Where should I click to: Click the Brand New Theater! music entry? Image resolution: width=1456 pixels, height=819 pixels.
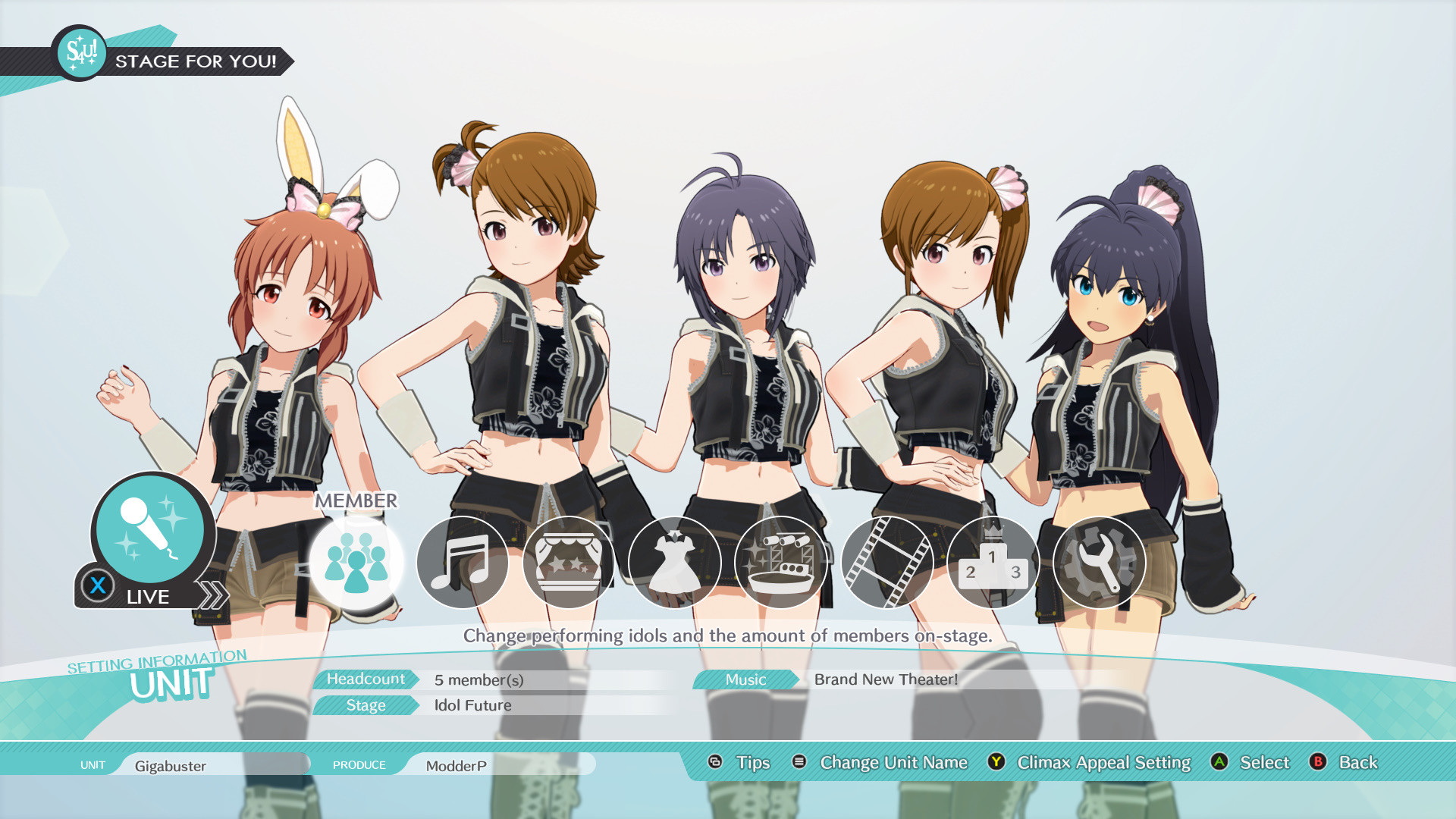pyautogui.click(x=885, y=680)
